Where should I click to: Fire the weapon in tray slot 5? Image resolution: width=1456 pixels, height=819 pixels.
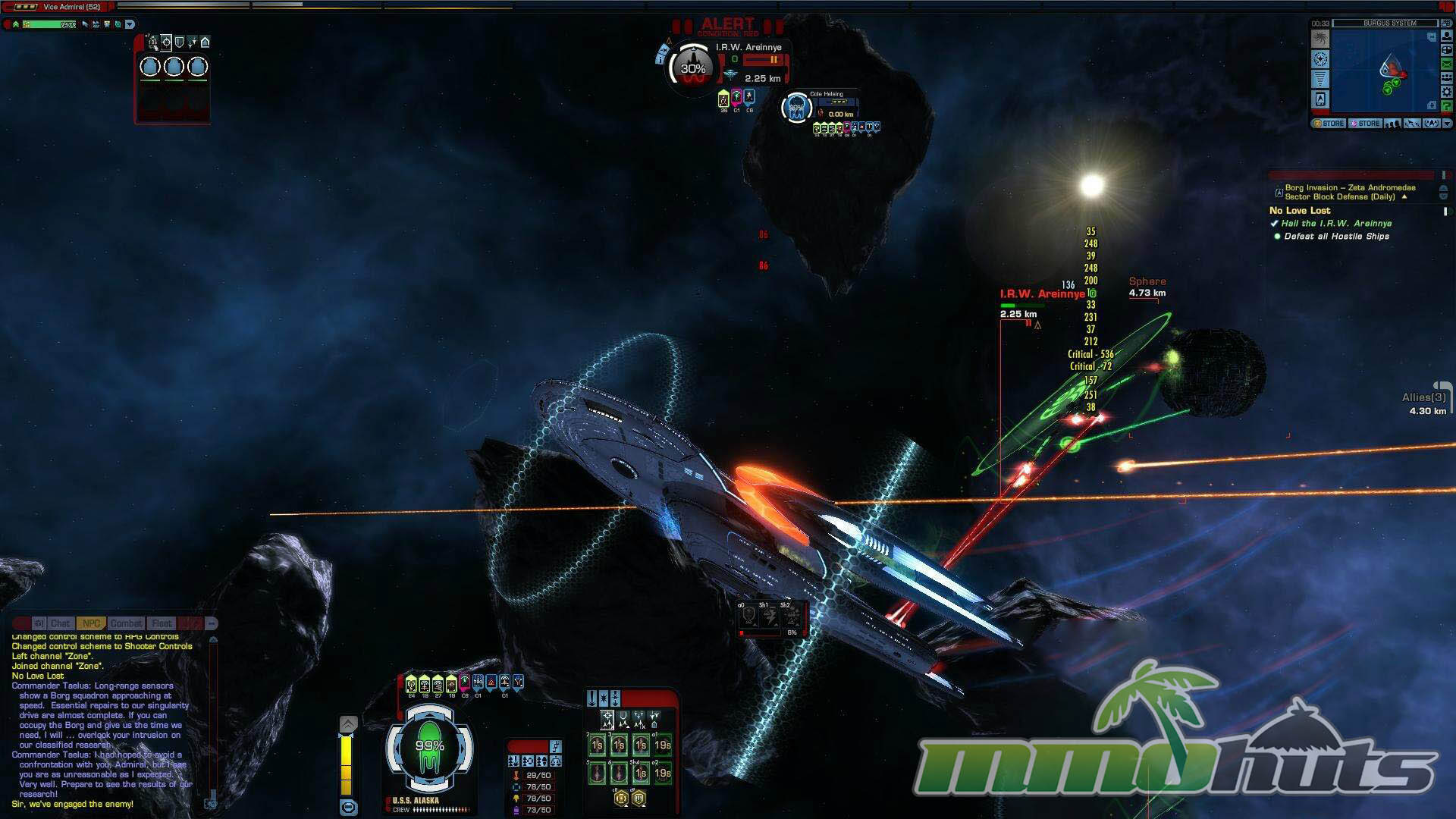point(598,773)
